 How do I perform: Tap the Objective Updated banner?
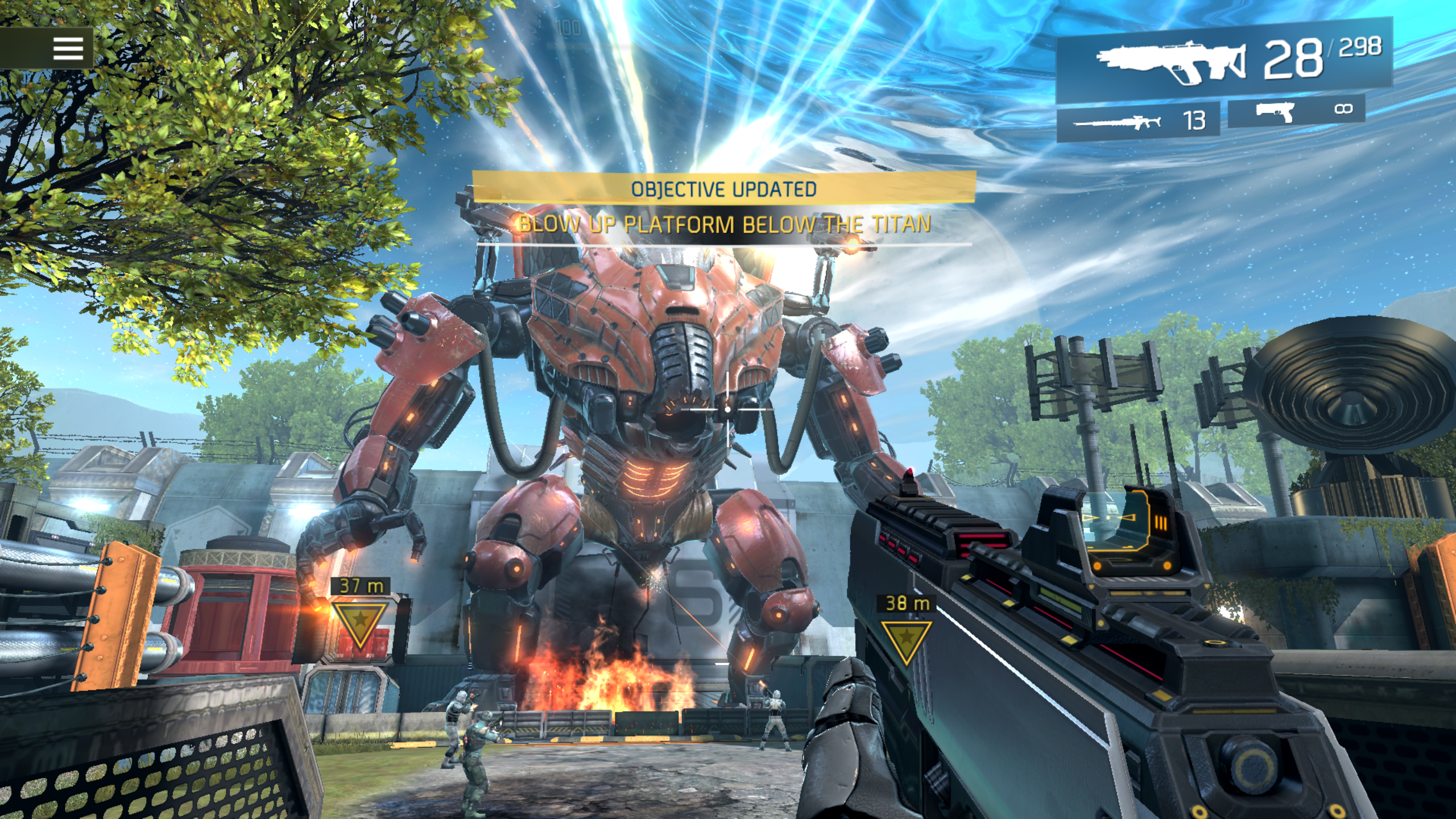click(x=723, y=189)
